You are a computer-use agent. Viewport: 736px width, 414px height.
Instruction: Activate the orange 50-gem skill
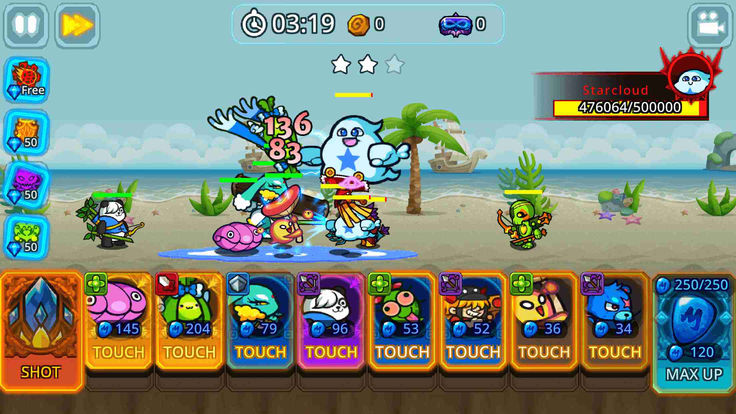24,130
